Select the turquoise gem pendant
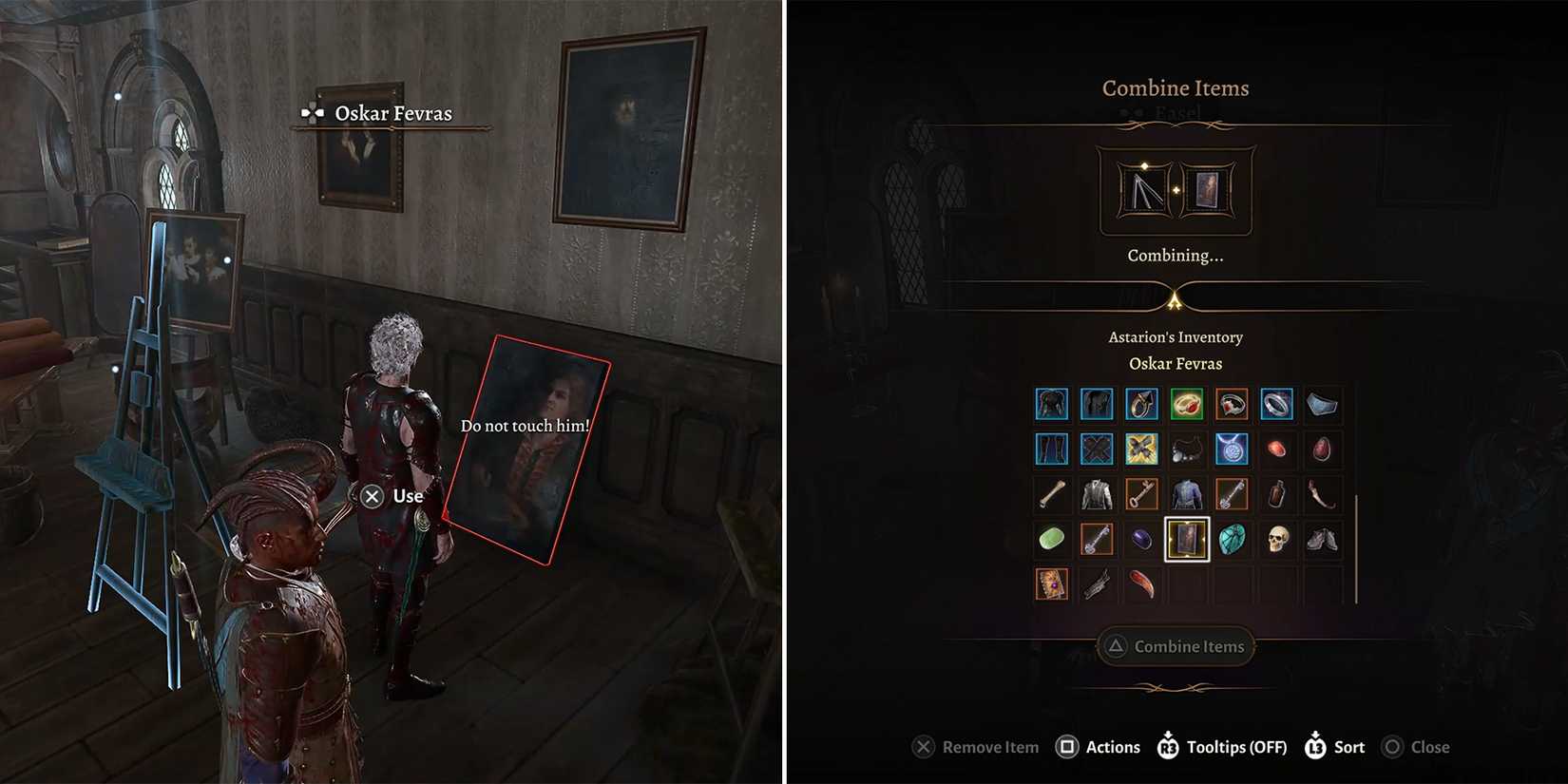Screen dimensions: 1568x784 (1233, 542)
